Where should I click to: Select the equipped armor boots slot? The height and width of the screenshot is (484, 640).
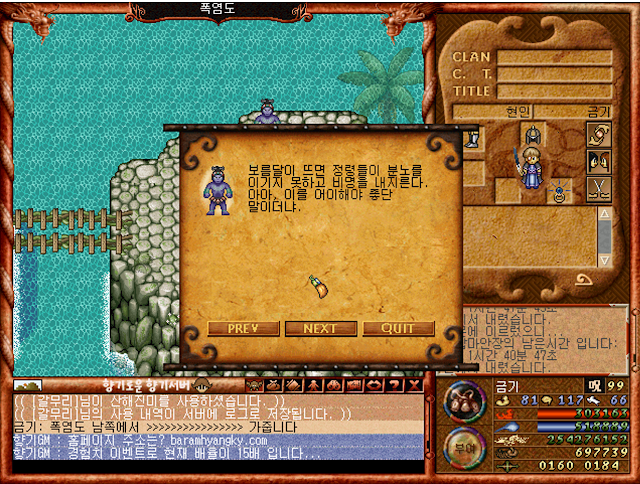pos(471,139)
